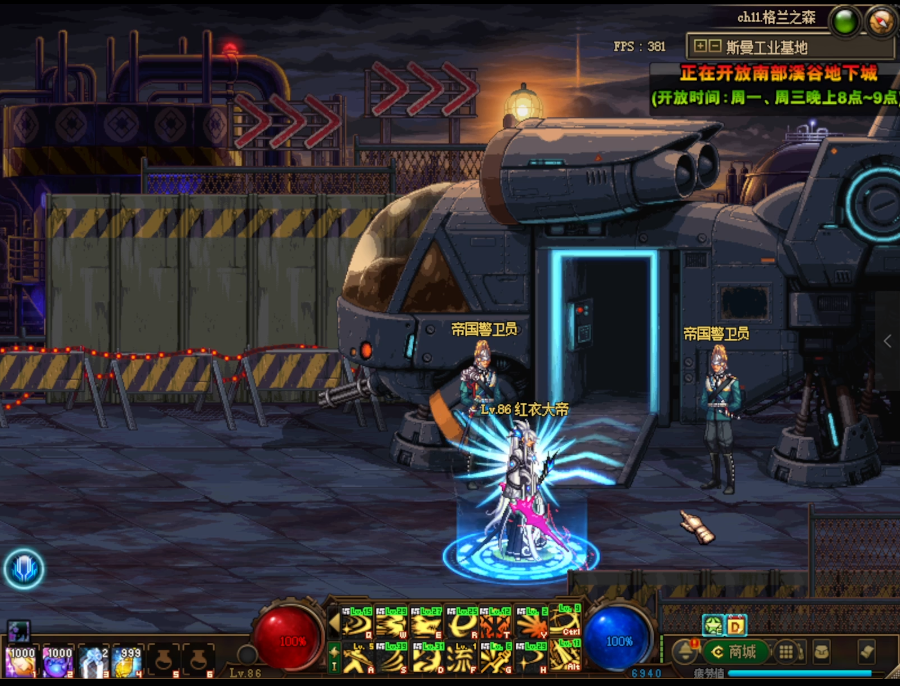This screenshot has width=900, height=686.
Task: Click the blue glowing round button at left
Action: tap(22, 568)
